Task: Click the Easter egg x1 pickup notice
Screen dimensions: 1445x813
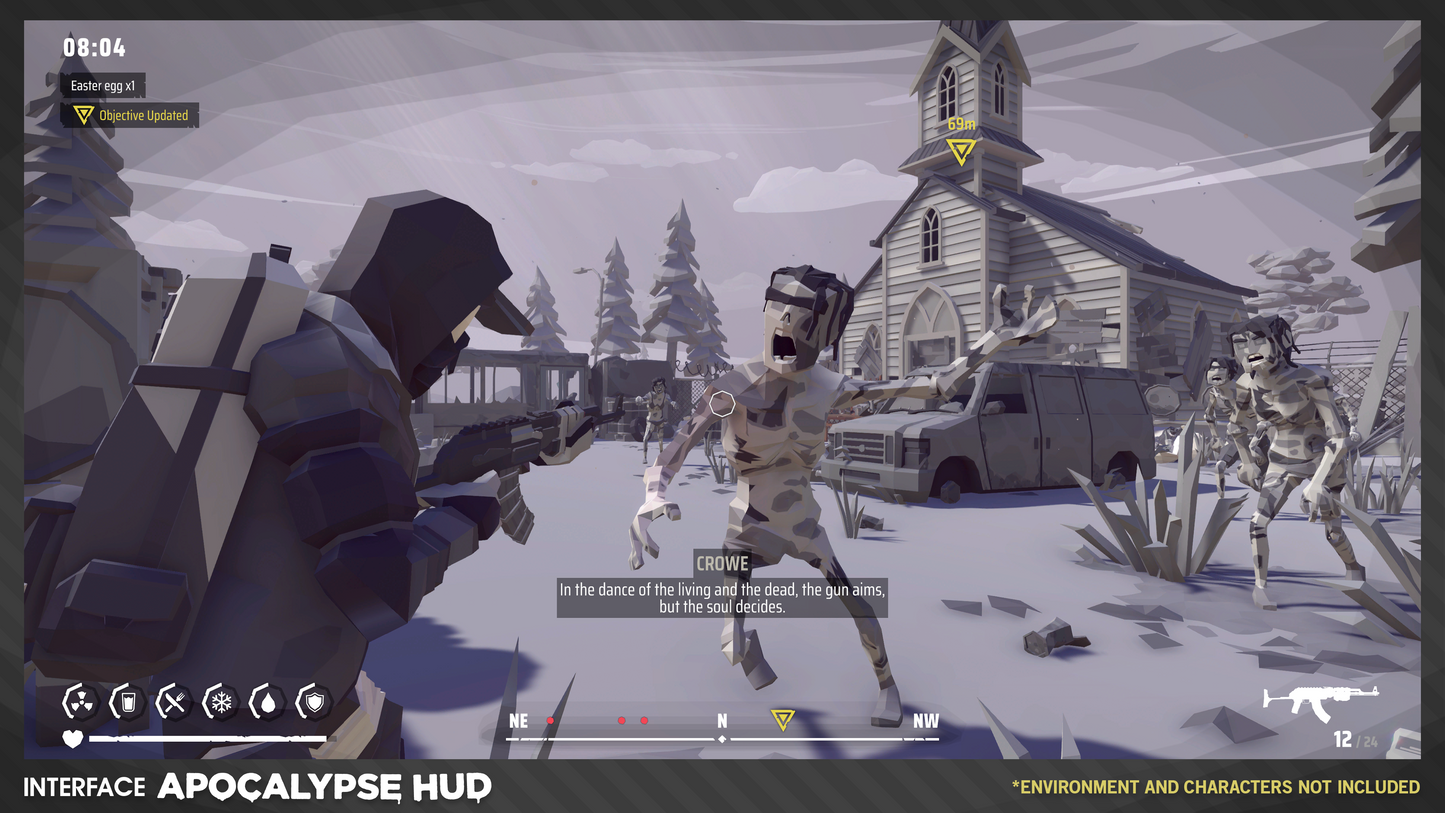Action: pyautogui.click(x=102, y=86)
